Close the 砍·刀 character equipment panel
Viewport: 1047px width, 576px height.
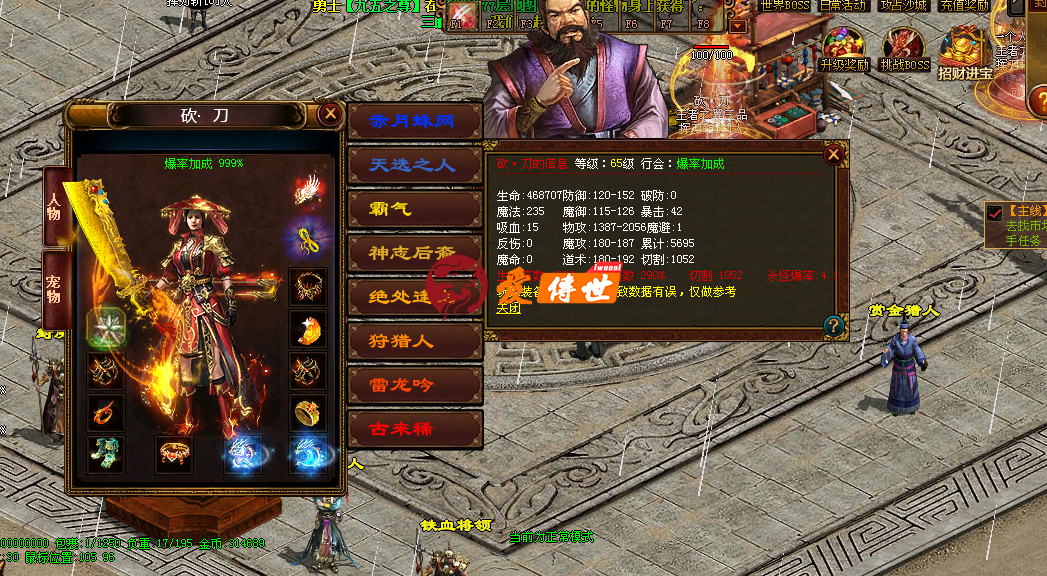pos(330,114)
